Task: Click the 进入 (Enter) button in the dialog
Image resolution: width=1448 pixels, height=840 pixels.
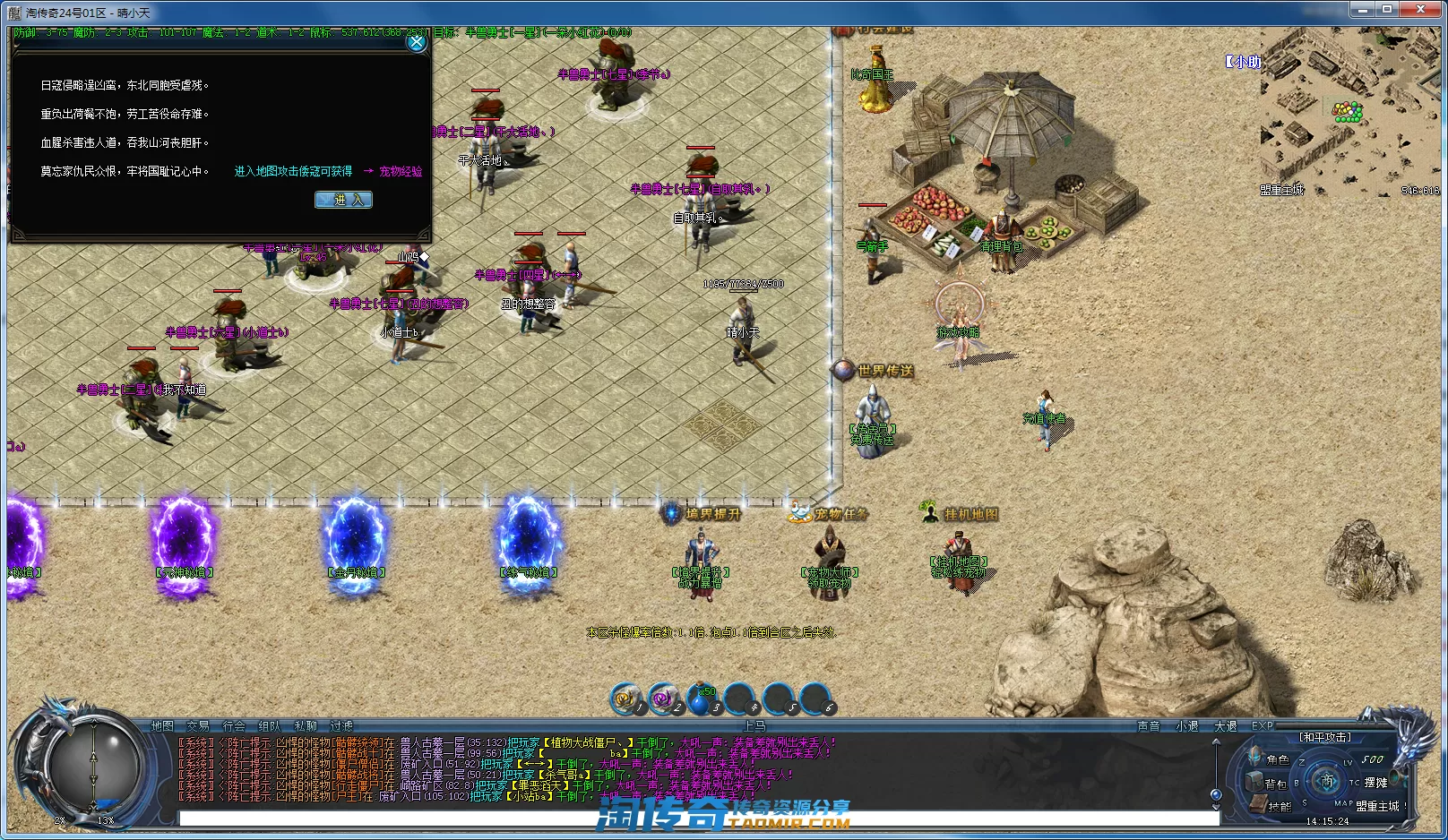Action: (x=343, y=200)
